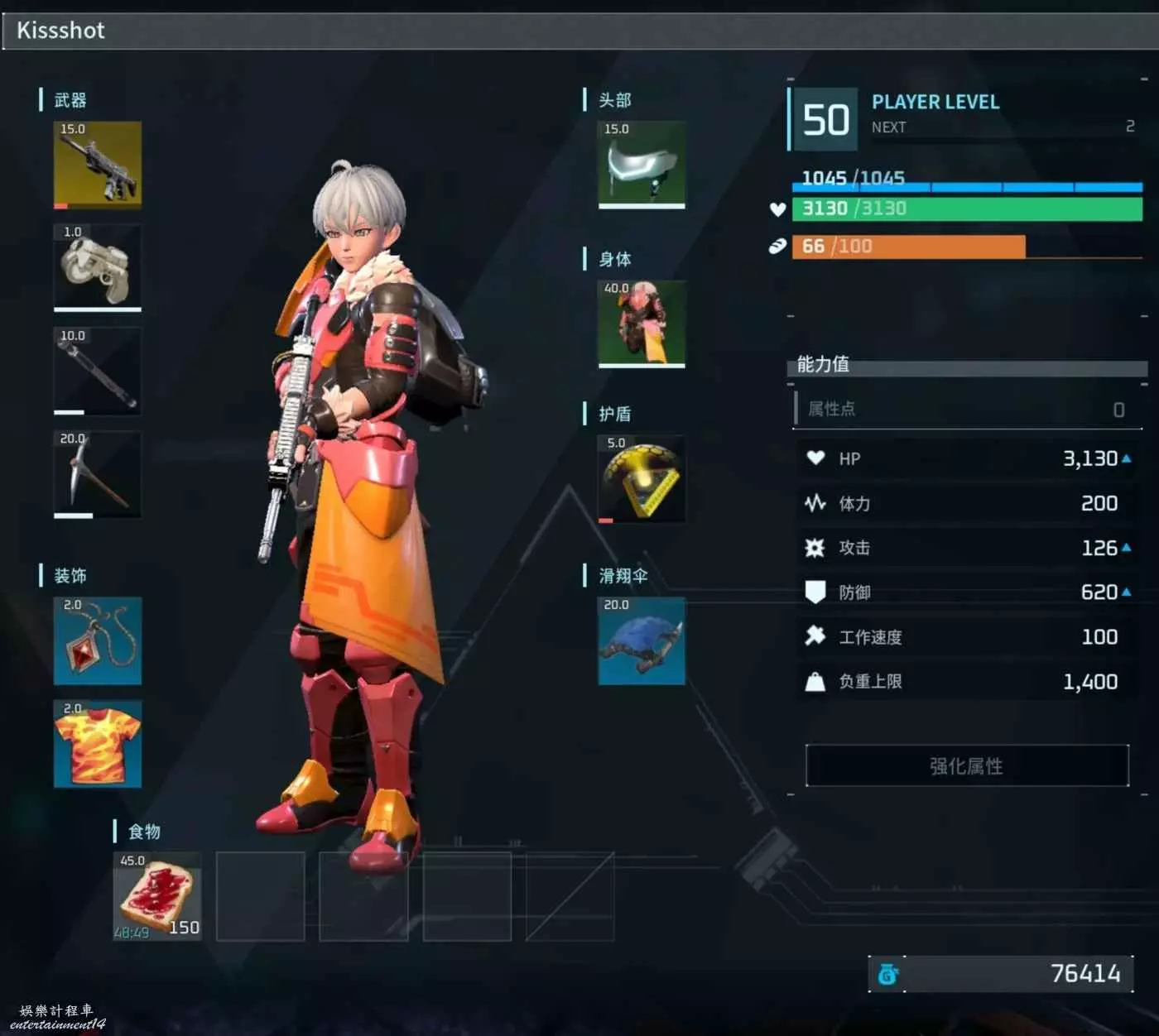Select the flame-pattern T-shirt accessory slot
This screenshot has width=1159, height=1036.
tap(98, 744)
